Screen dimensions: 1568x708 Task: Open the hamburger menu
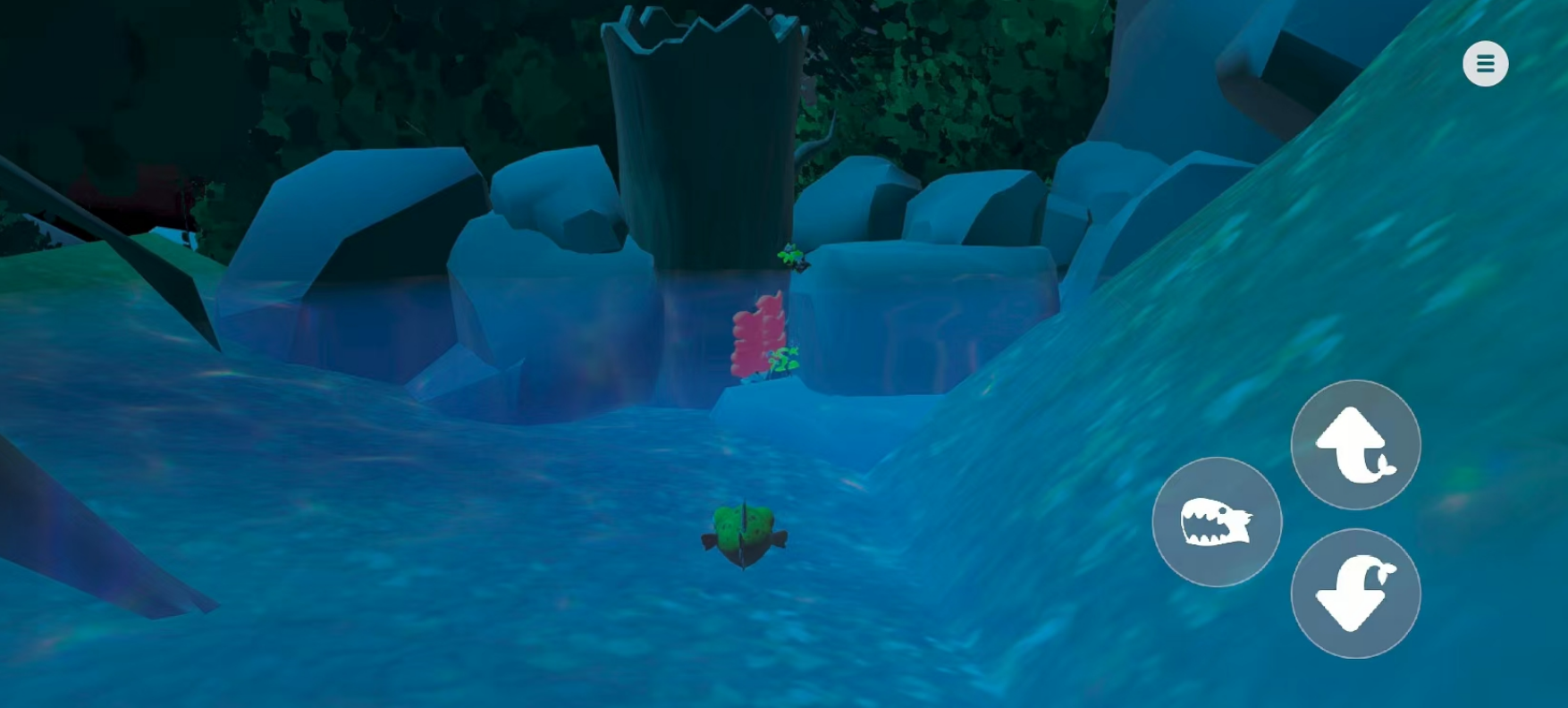1485,63
